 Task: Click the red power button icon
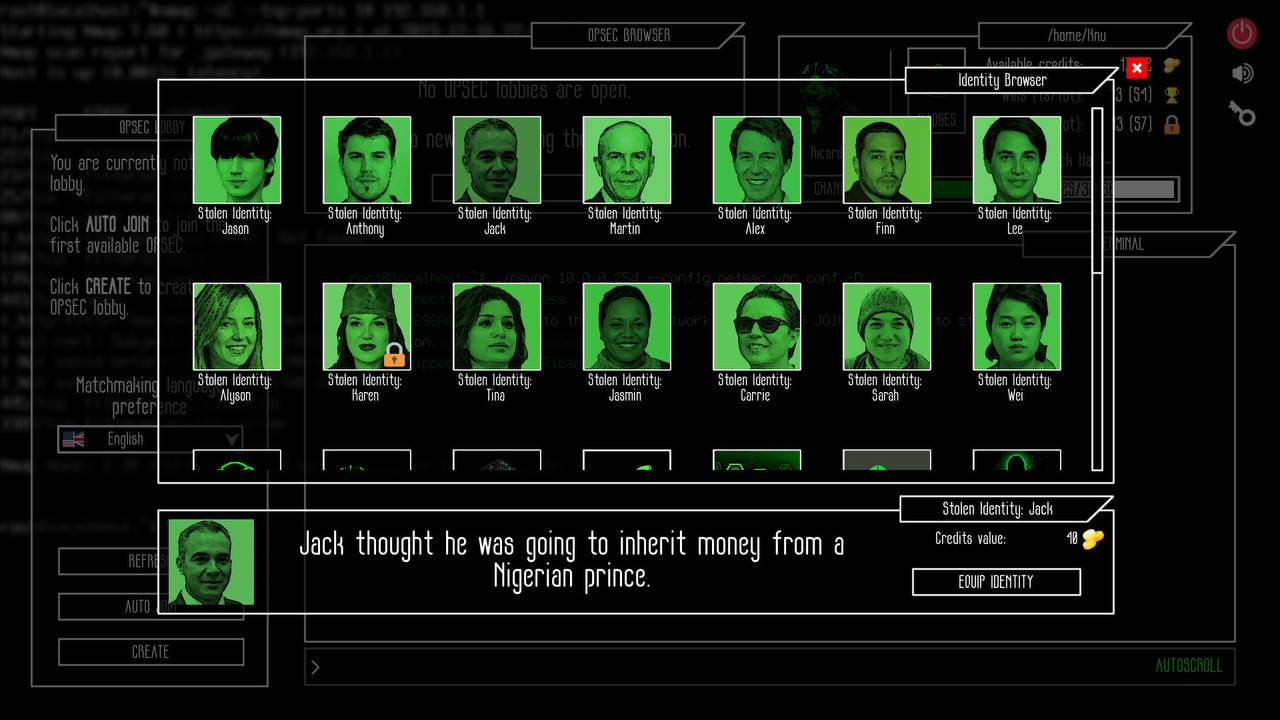(x=1242, y=33)
